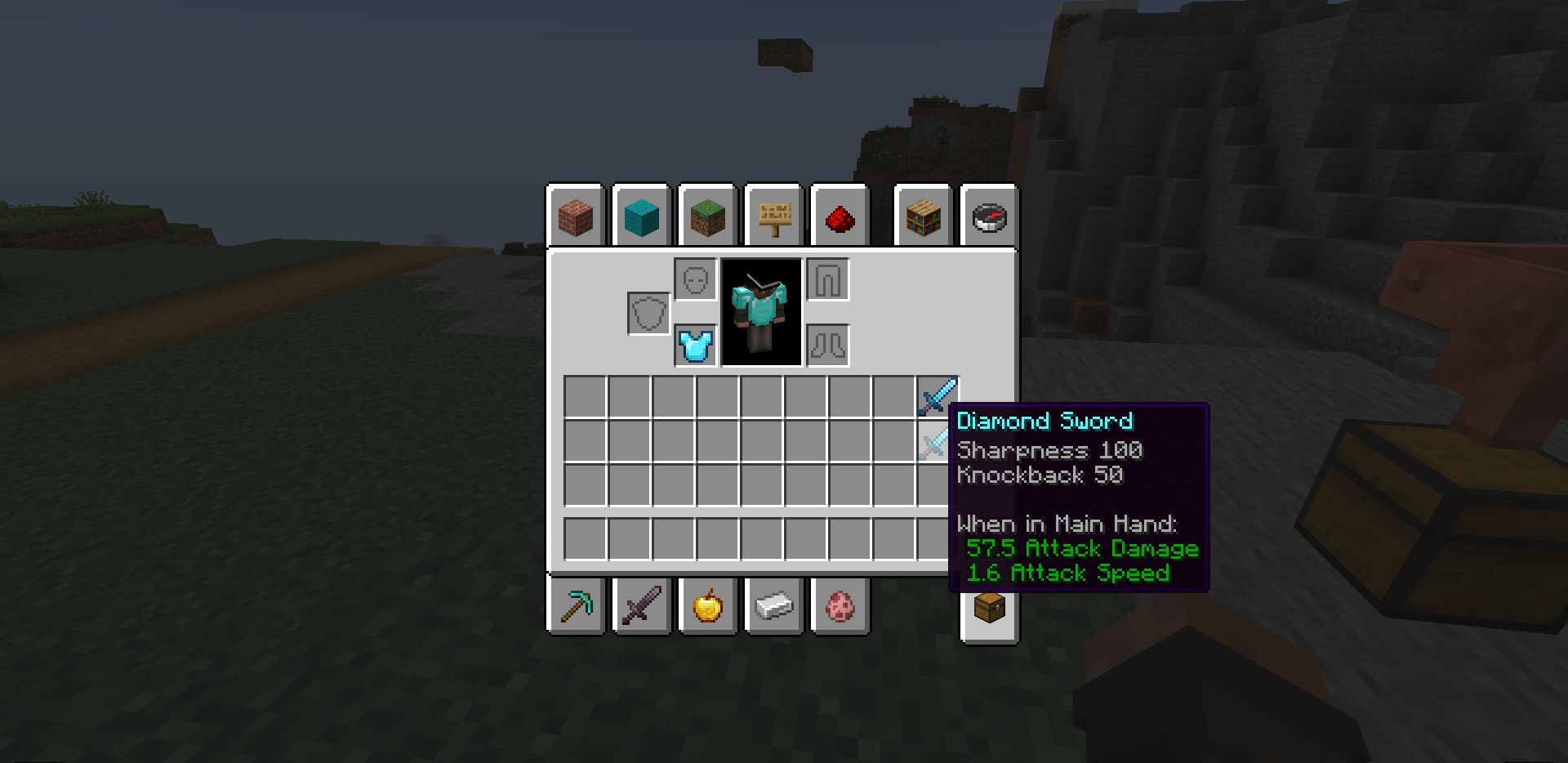Click the empty boots armor slot
1568x763 pixels.
[828, 346]
